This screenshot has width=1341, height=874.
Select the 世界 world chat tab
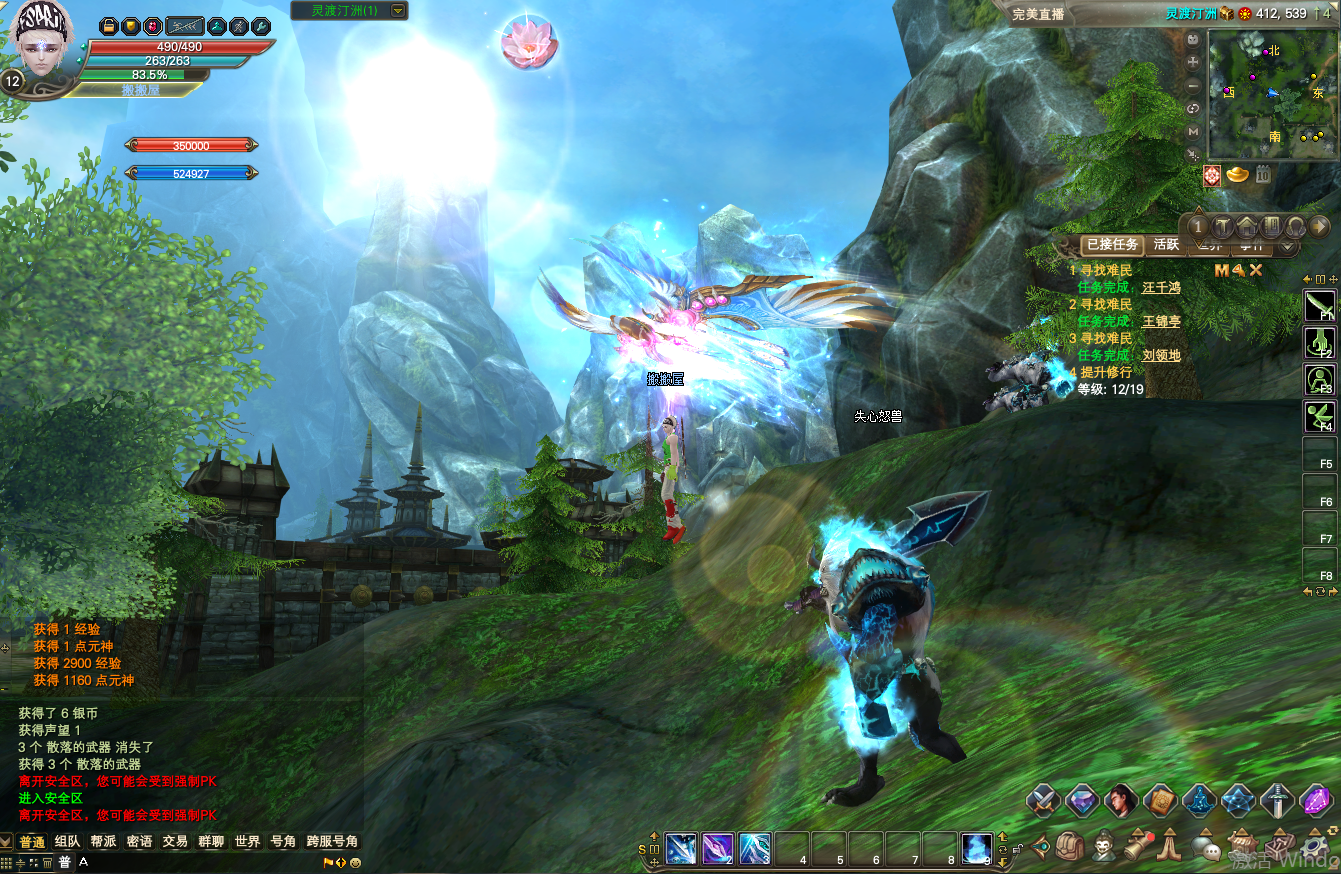(247, 842)
